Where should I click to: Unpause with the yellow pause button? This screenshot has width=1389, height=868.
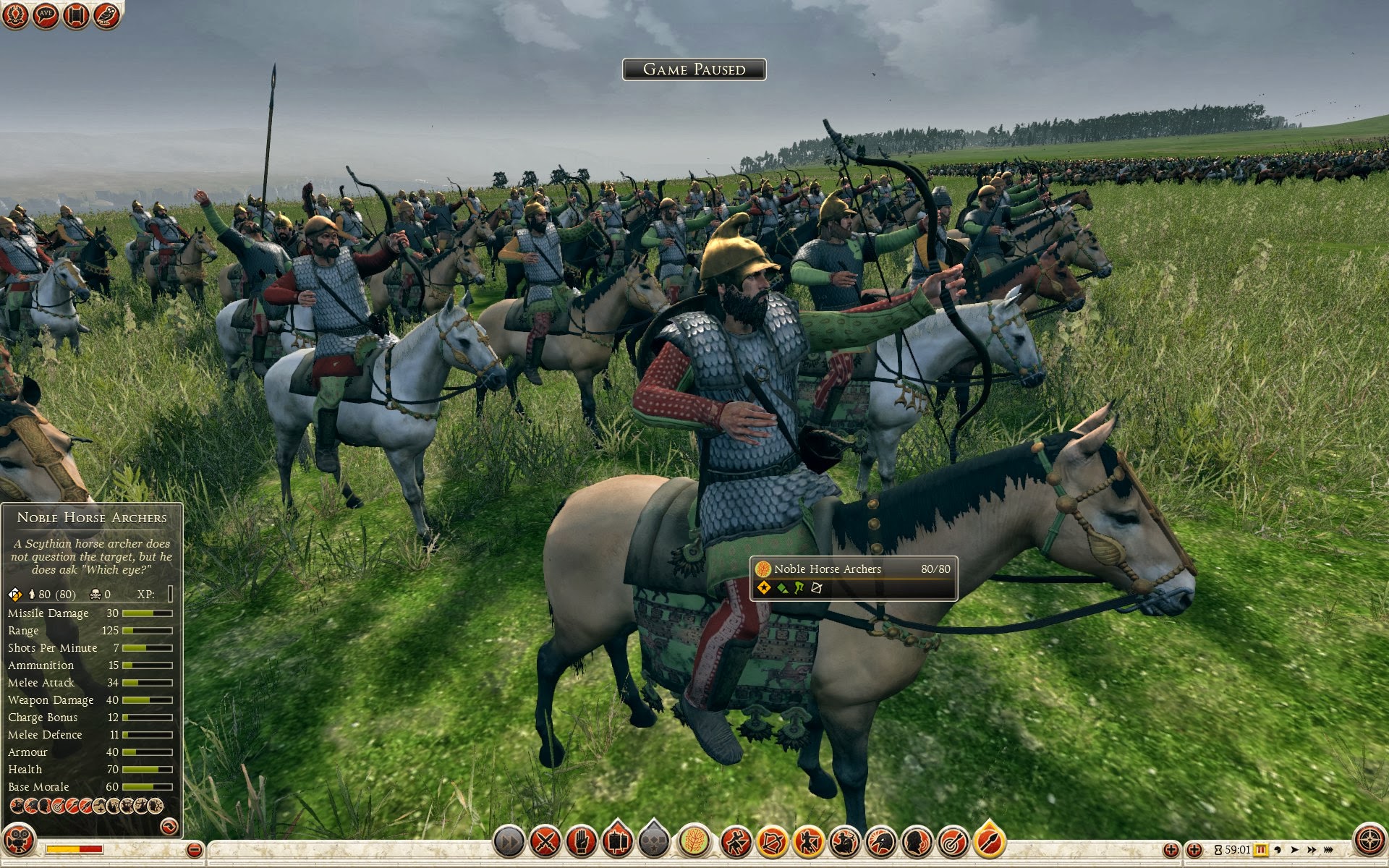click(x=1261, y=850)
